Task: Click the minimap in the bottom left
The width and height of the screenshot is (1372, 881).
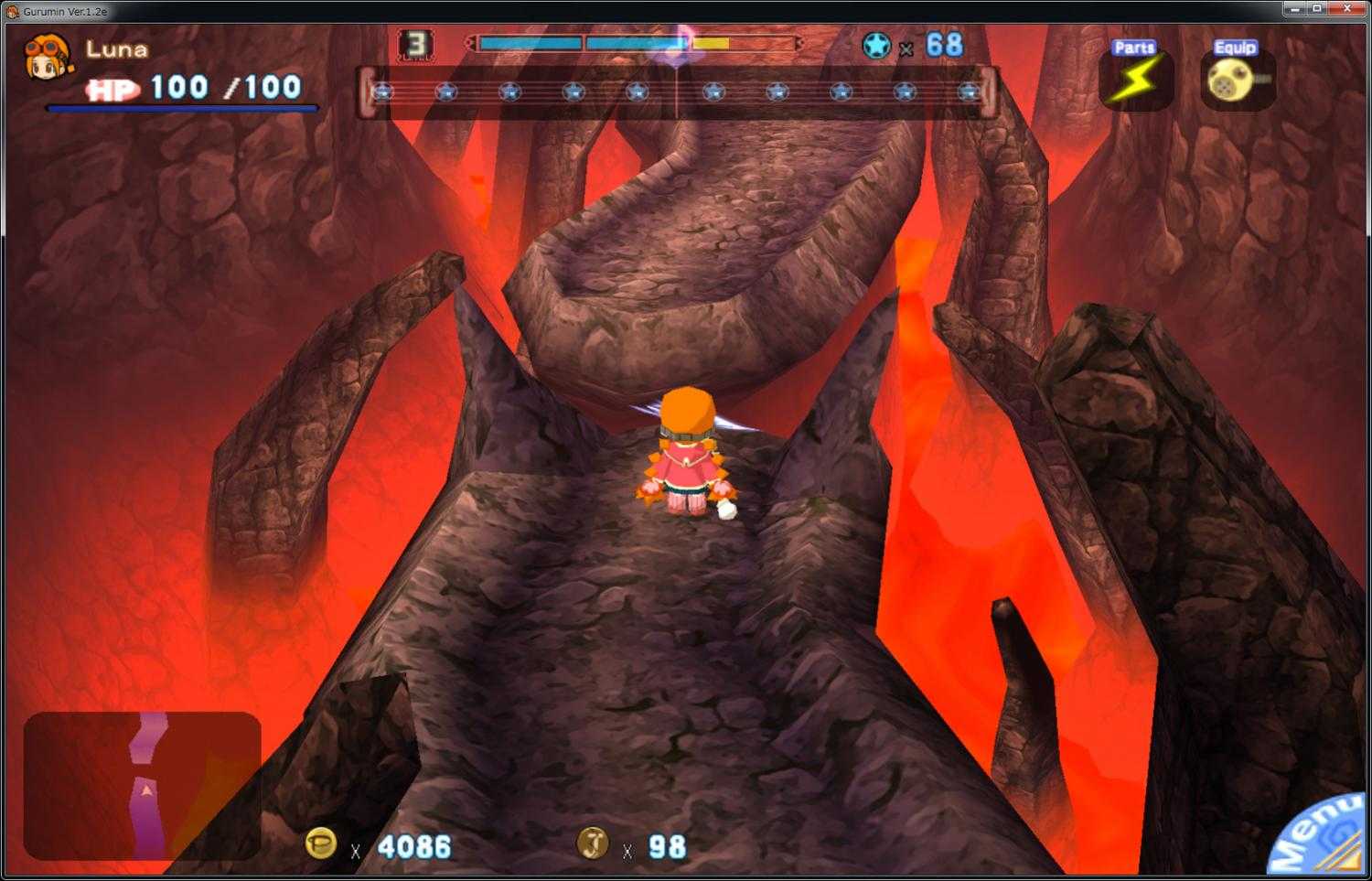Action: point(142,787)
